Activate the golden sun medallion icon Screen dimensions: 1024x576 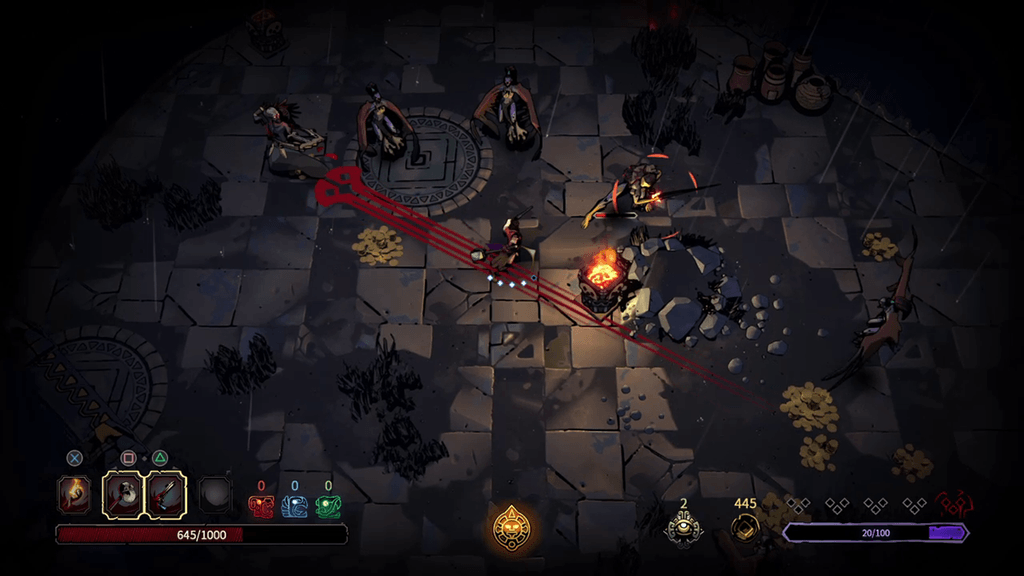[x=512, y=527]
